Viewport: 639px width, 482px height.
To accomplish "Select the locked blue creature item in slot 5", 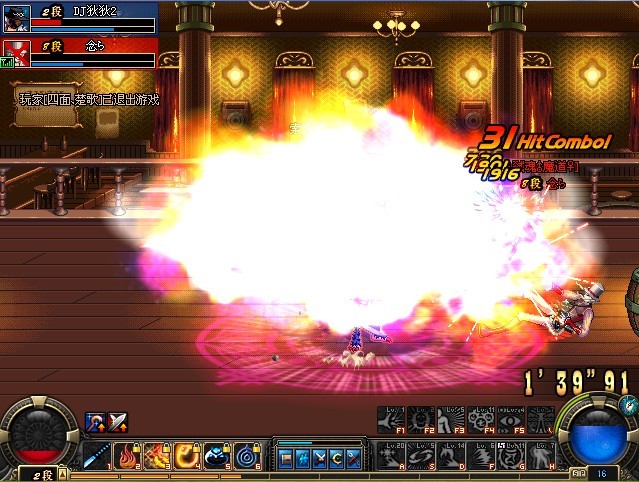I will pyautogui.click(x=217, y=456).
